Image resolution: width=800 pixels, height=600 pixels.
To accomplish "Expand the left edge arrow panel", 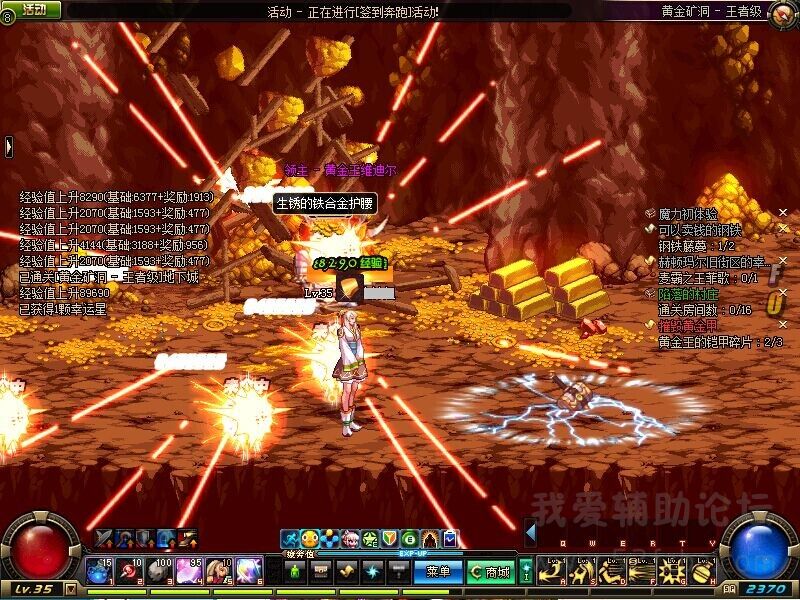I will pos(8,146).
